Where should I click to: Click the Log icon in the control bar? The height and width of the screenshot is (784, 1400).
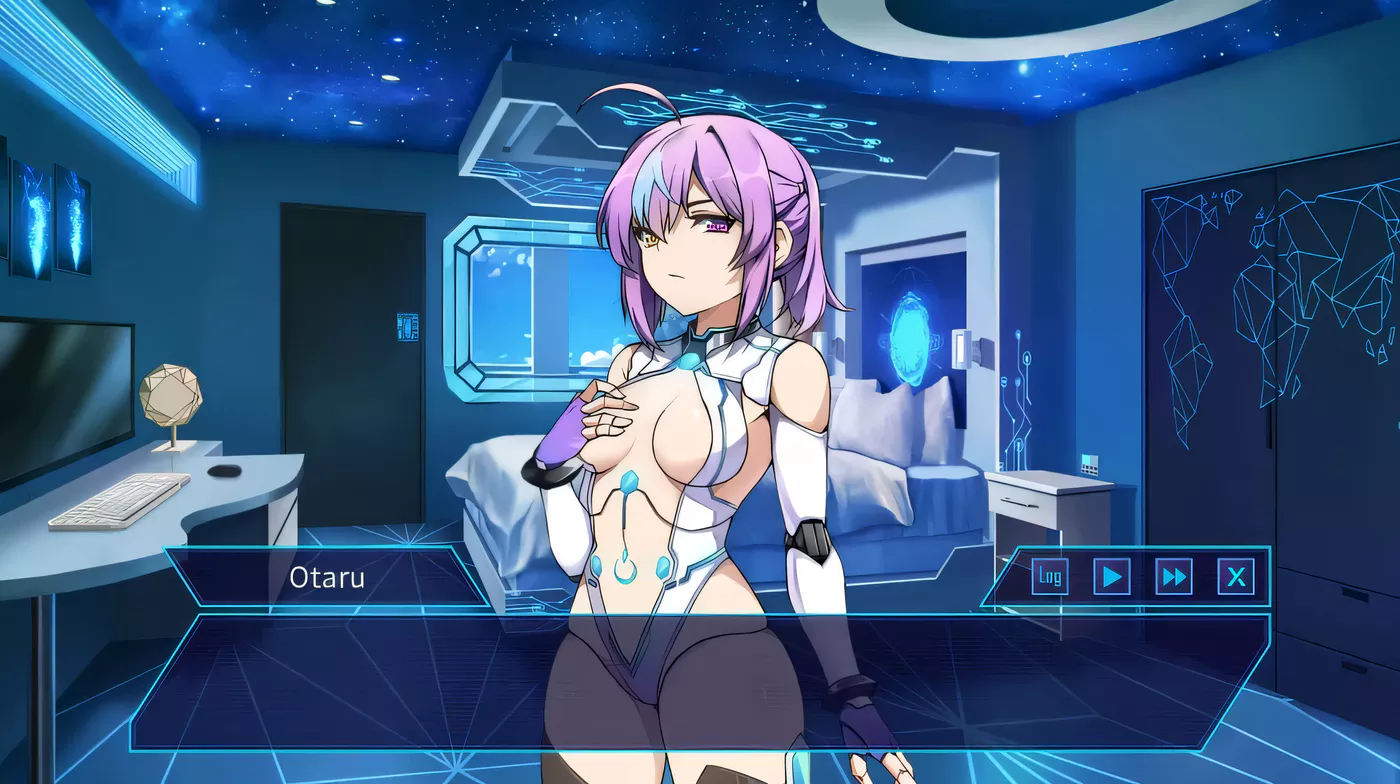click(x=1051, y=576)
